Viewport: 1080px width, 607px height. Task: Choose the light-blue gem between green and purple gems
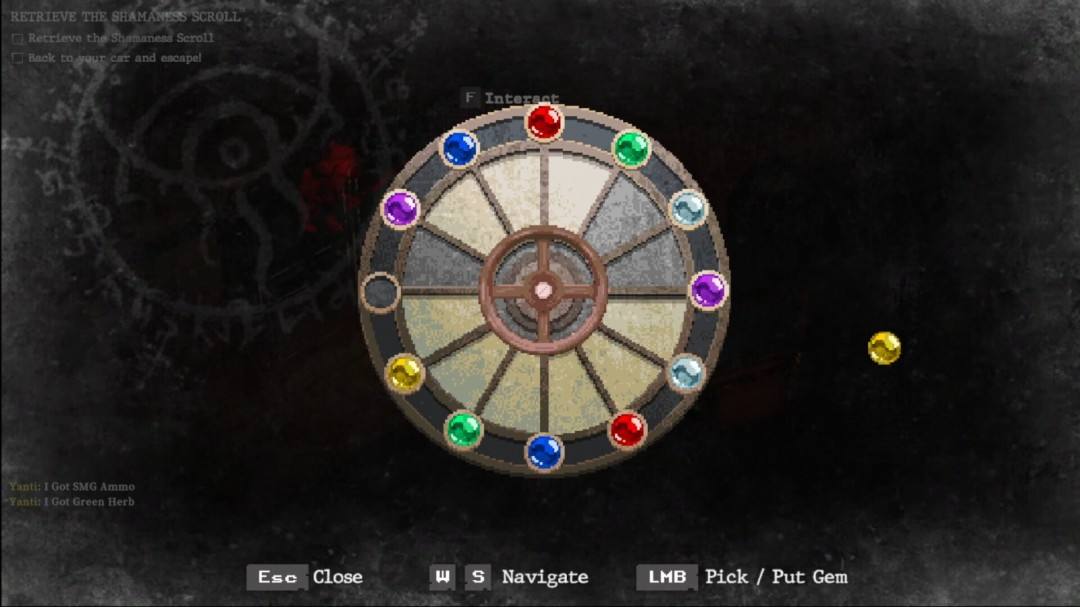pos(687,209)
